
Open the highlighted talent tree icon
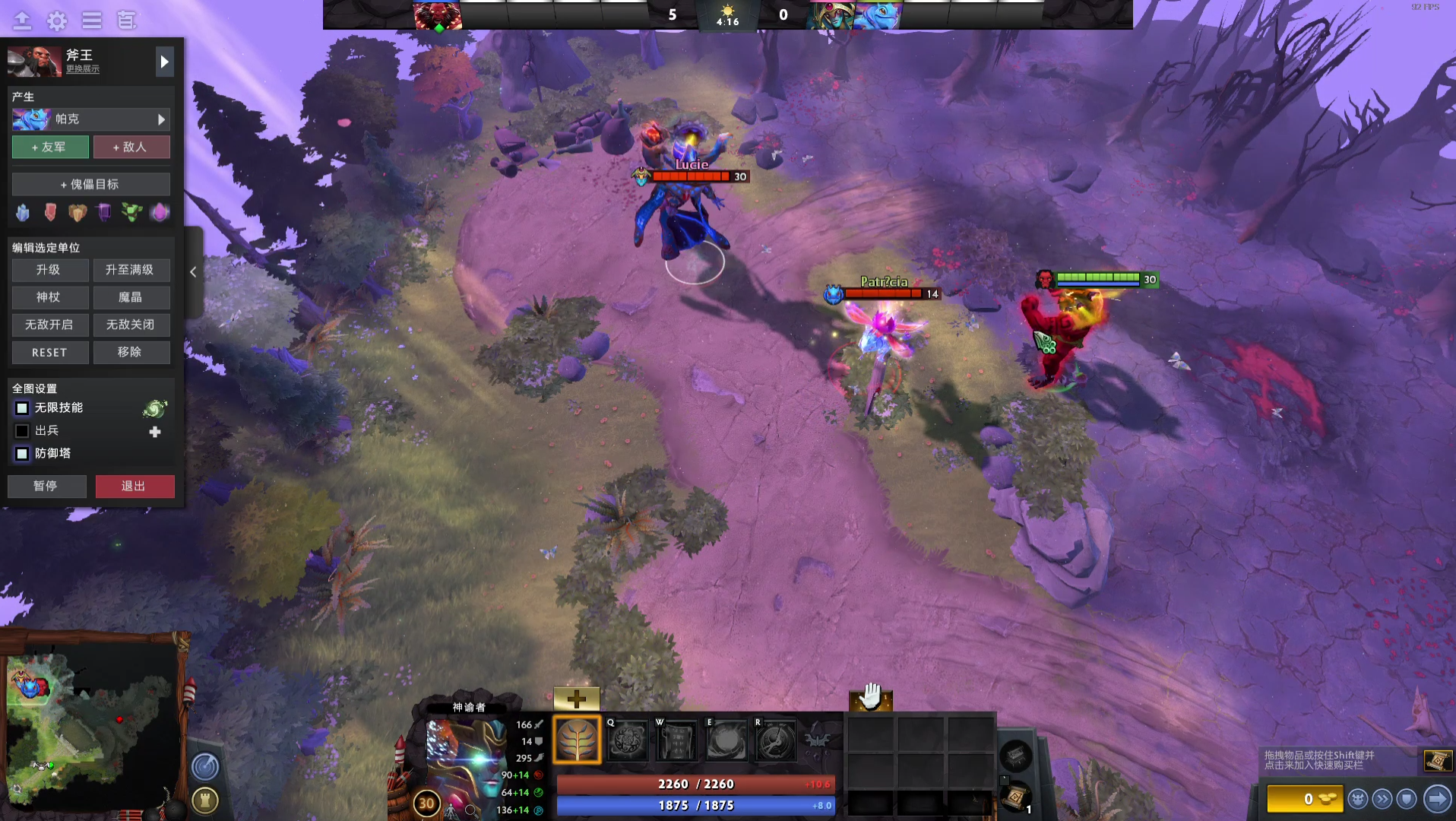click(x=576, y=740)
